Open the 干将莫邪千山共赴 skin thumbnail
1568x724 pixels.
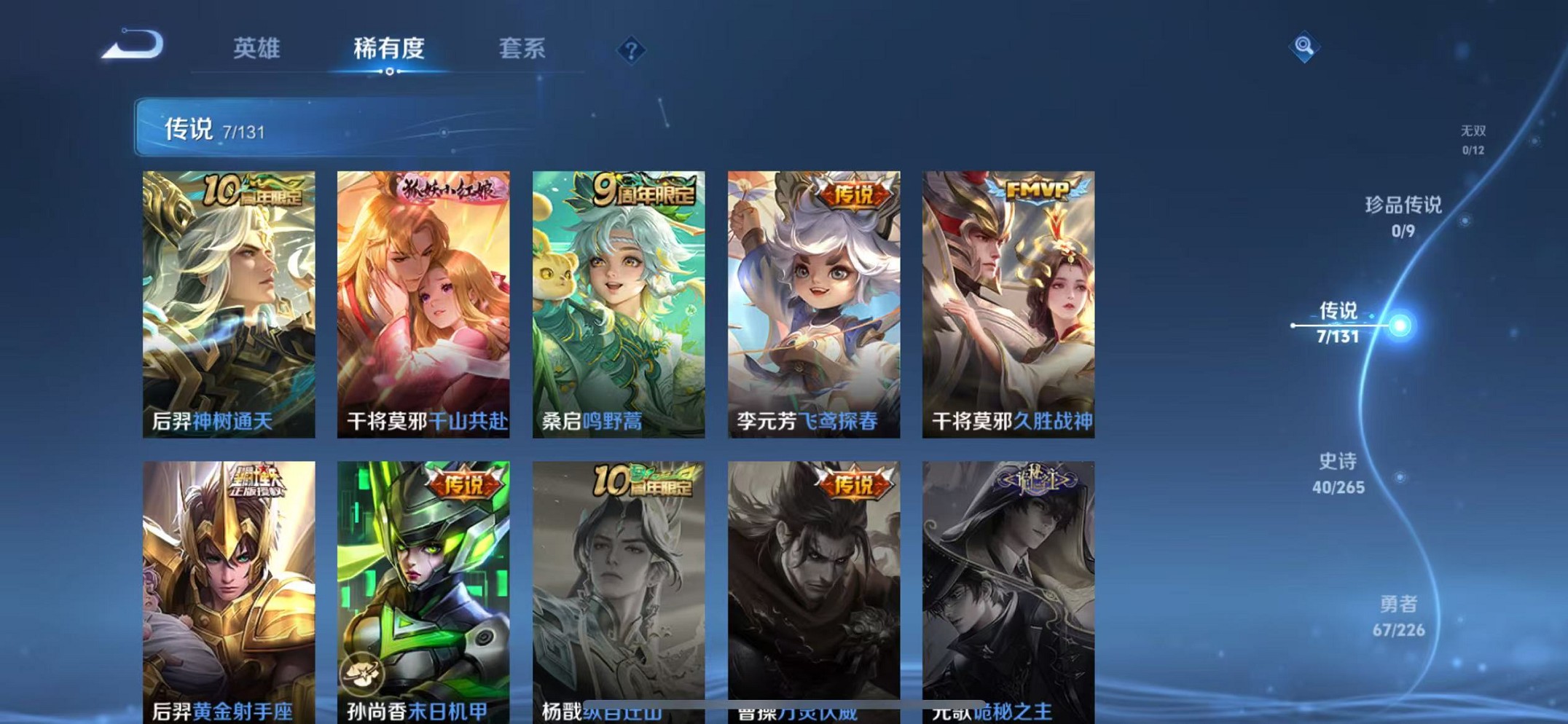click(423, 302)
